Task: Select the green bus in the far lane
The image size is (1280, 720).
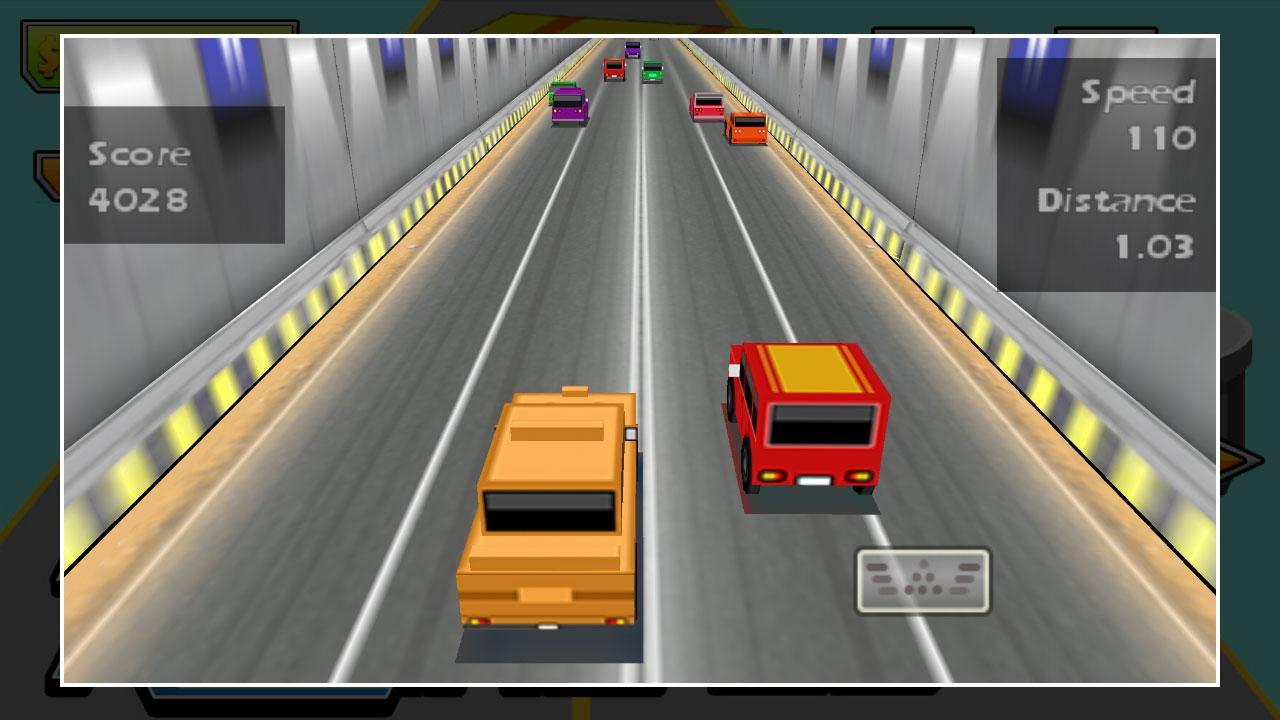Action: (652, 72)
